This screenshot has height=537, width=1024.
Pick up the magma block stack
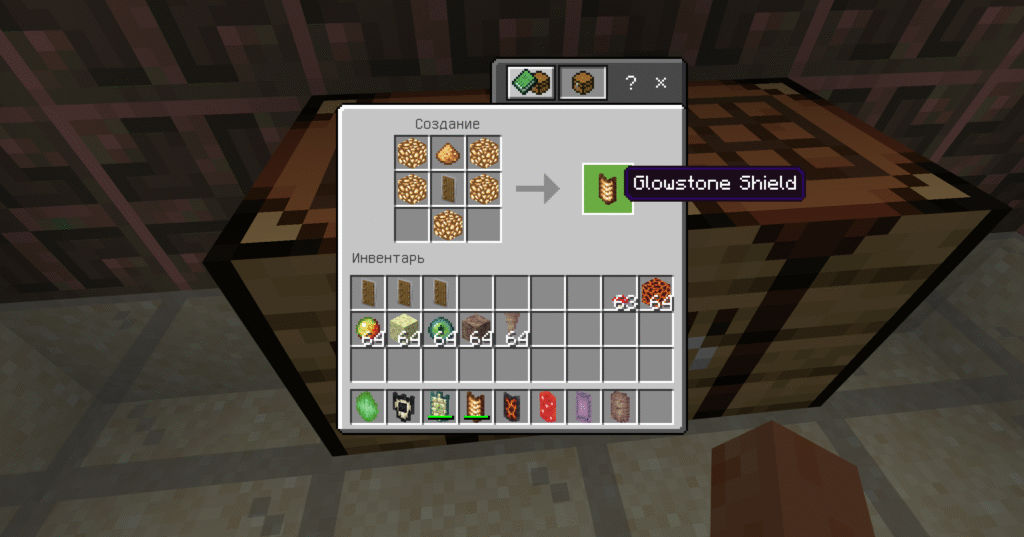coord(656,293)
